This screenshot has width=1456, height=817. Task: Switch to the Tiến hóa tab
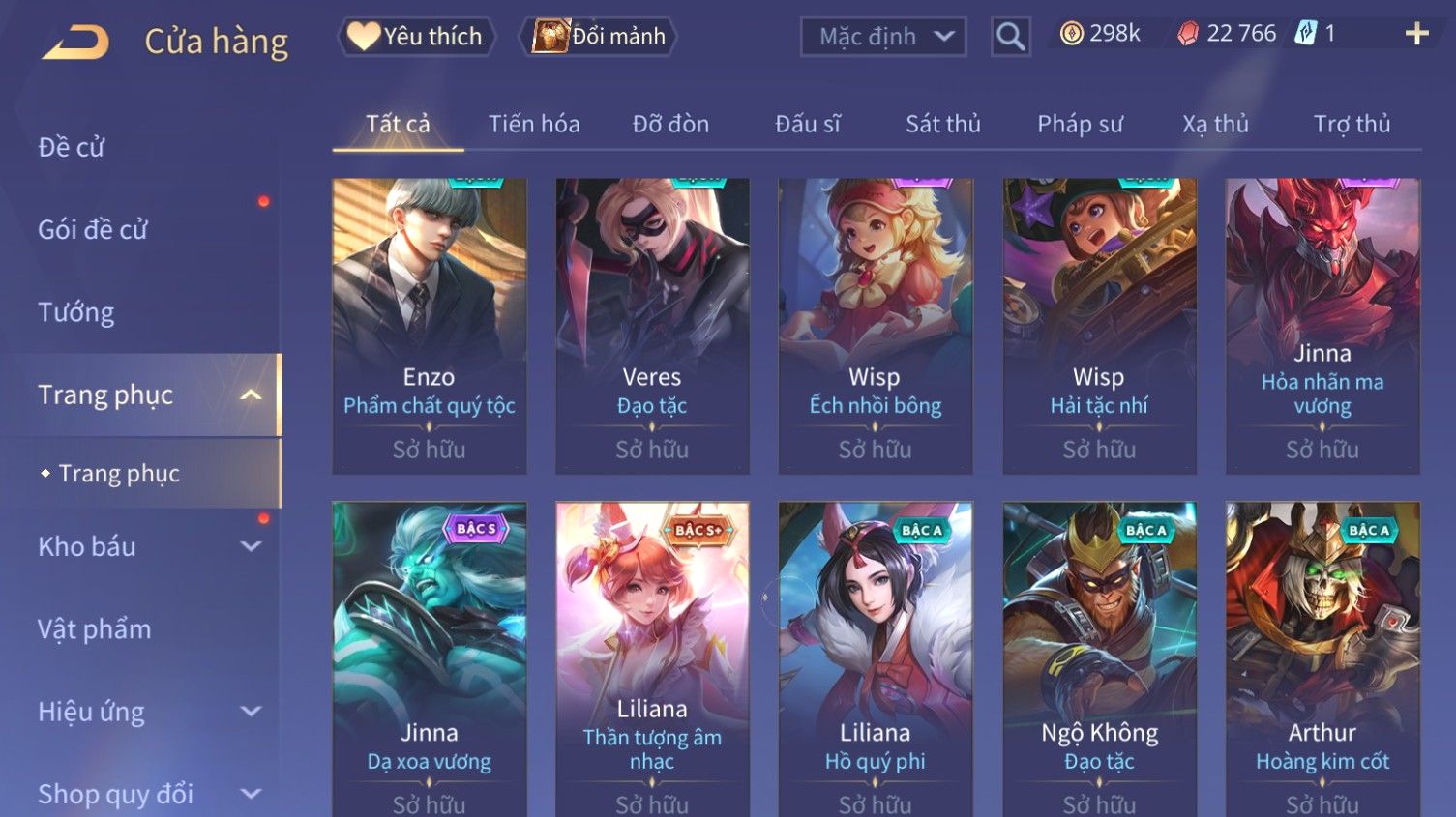click(x=533, y=125)
